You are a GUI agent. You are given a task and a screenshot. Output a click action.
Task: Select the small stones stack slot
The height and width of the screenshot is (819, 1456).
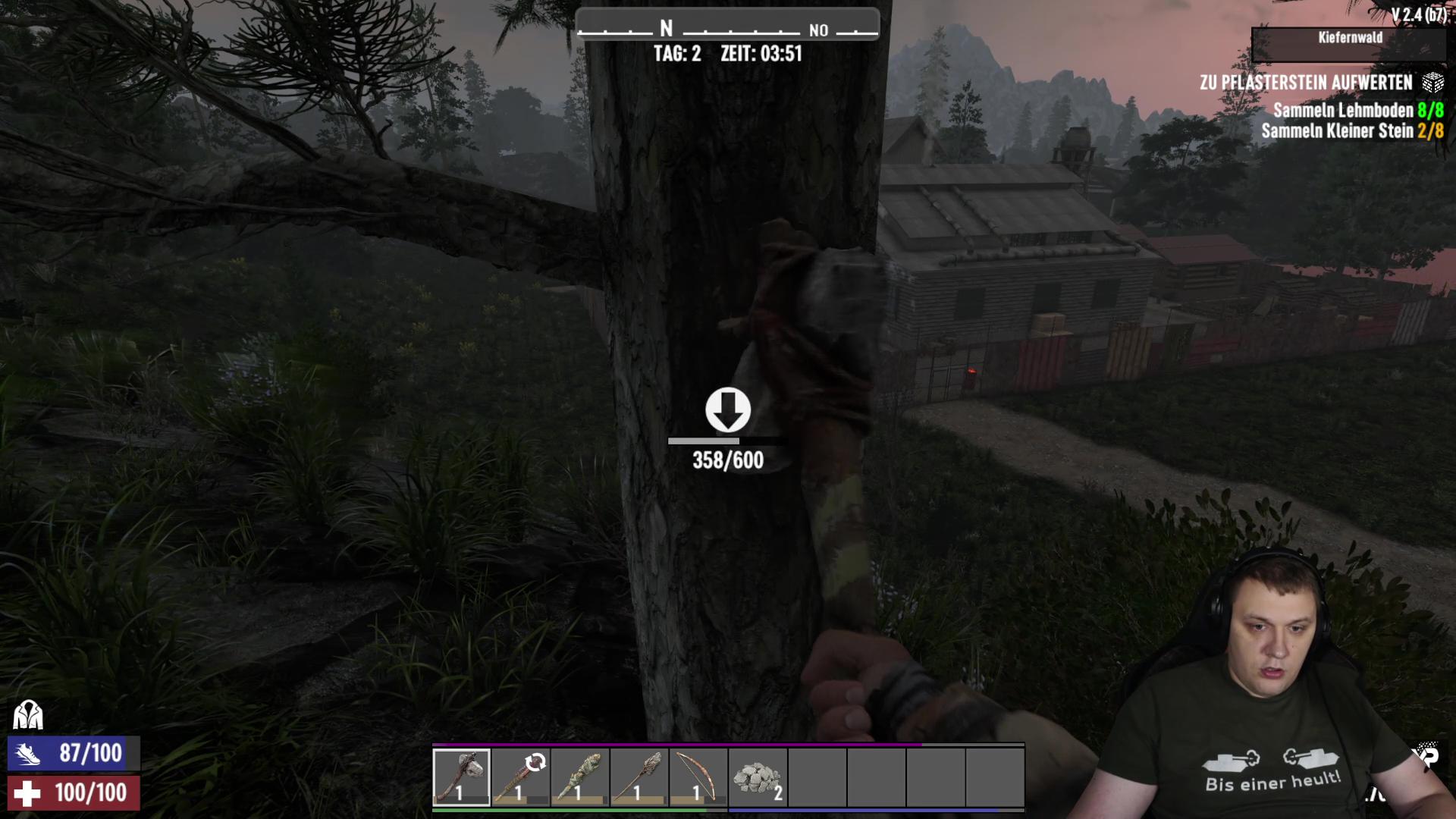[x=758, y=777]
